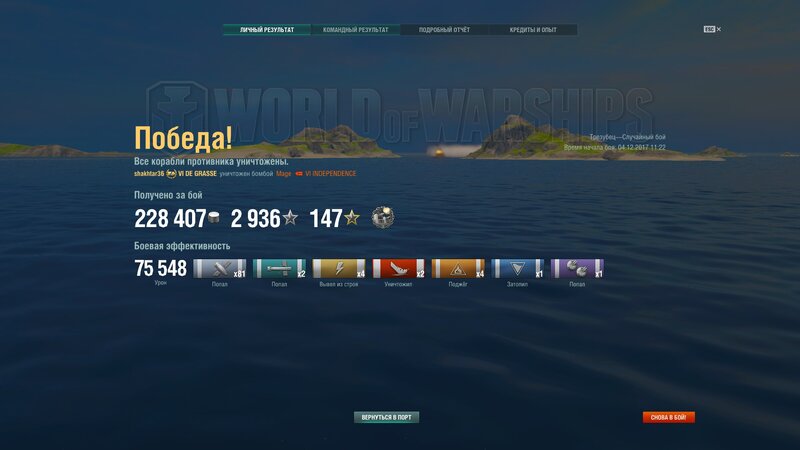The width and height of the screenshot is (800, 450).
Task: Choose the red Уничтожил aircraft ribbon
Action: (398, 268)
